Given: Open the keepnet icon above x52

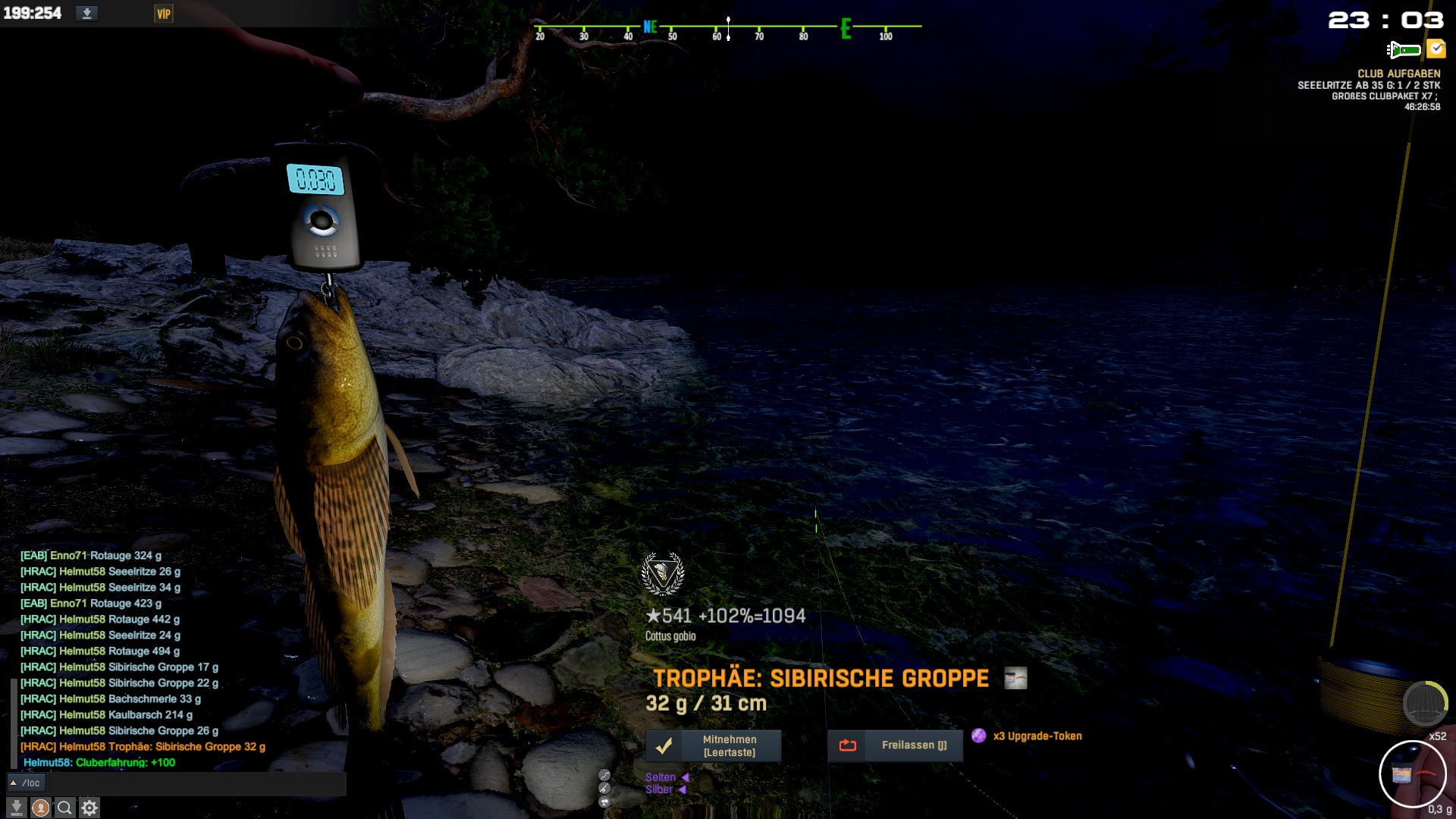Looking at the screenshot, I should click(1425, 704).
